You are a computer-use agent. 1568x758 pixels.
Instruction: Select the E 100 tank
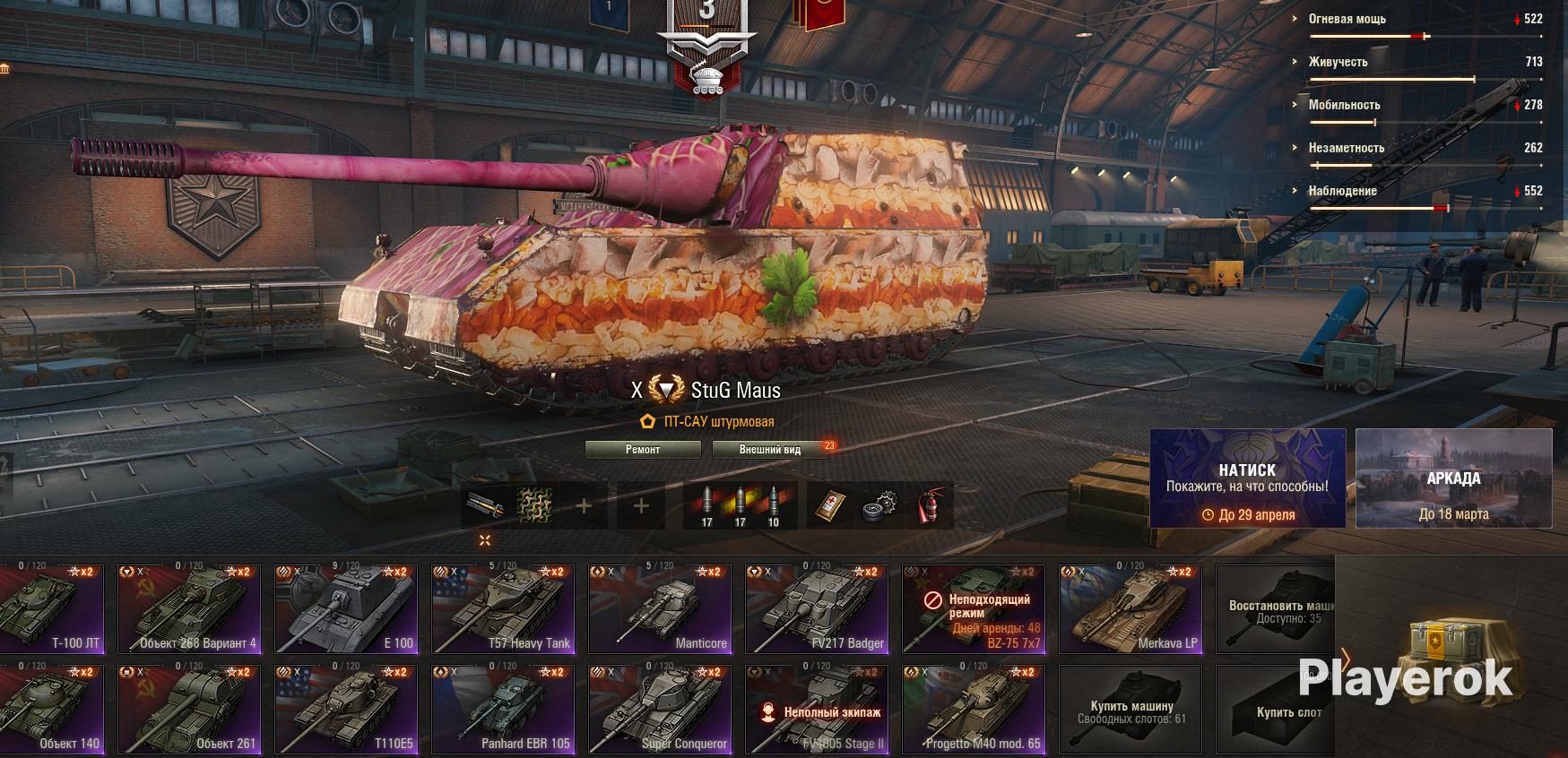(346, 608)
